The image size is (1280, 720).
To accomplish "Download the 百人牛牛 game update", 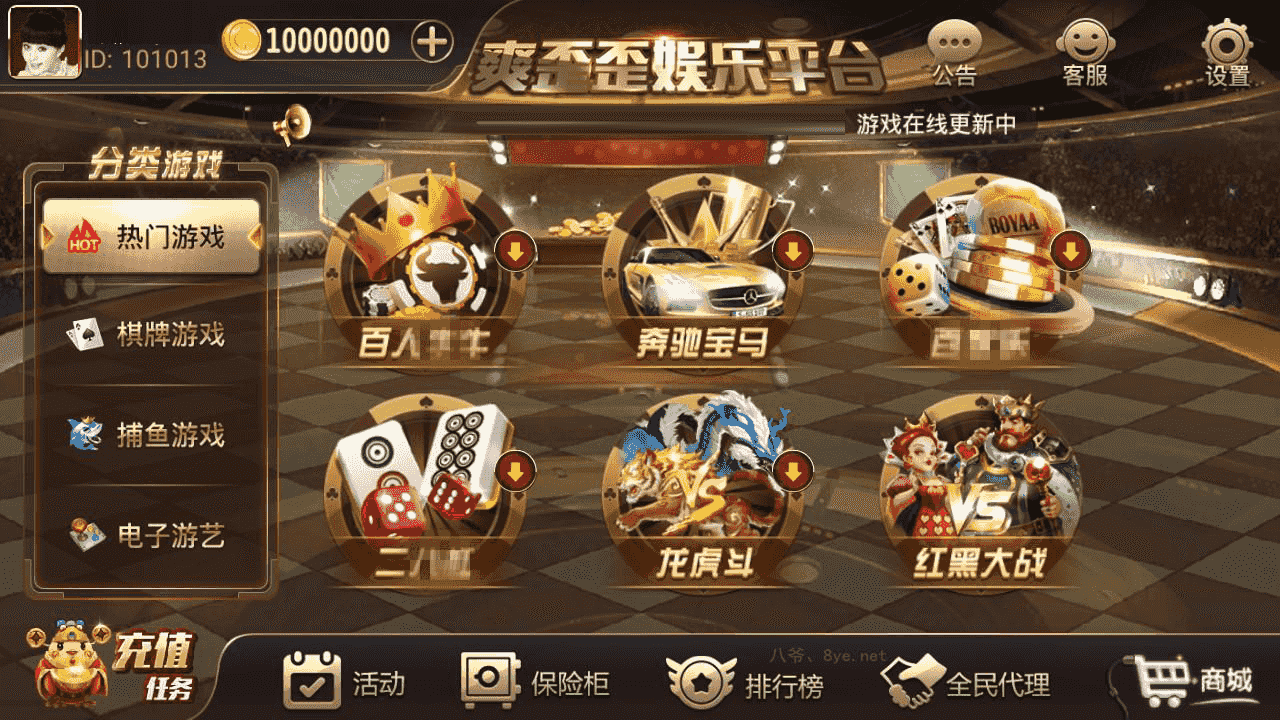I will click(x=515, y=252).
